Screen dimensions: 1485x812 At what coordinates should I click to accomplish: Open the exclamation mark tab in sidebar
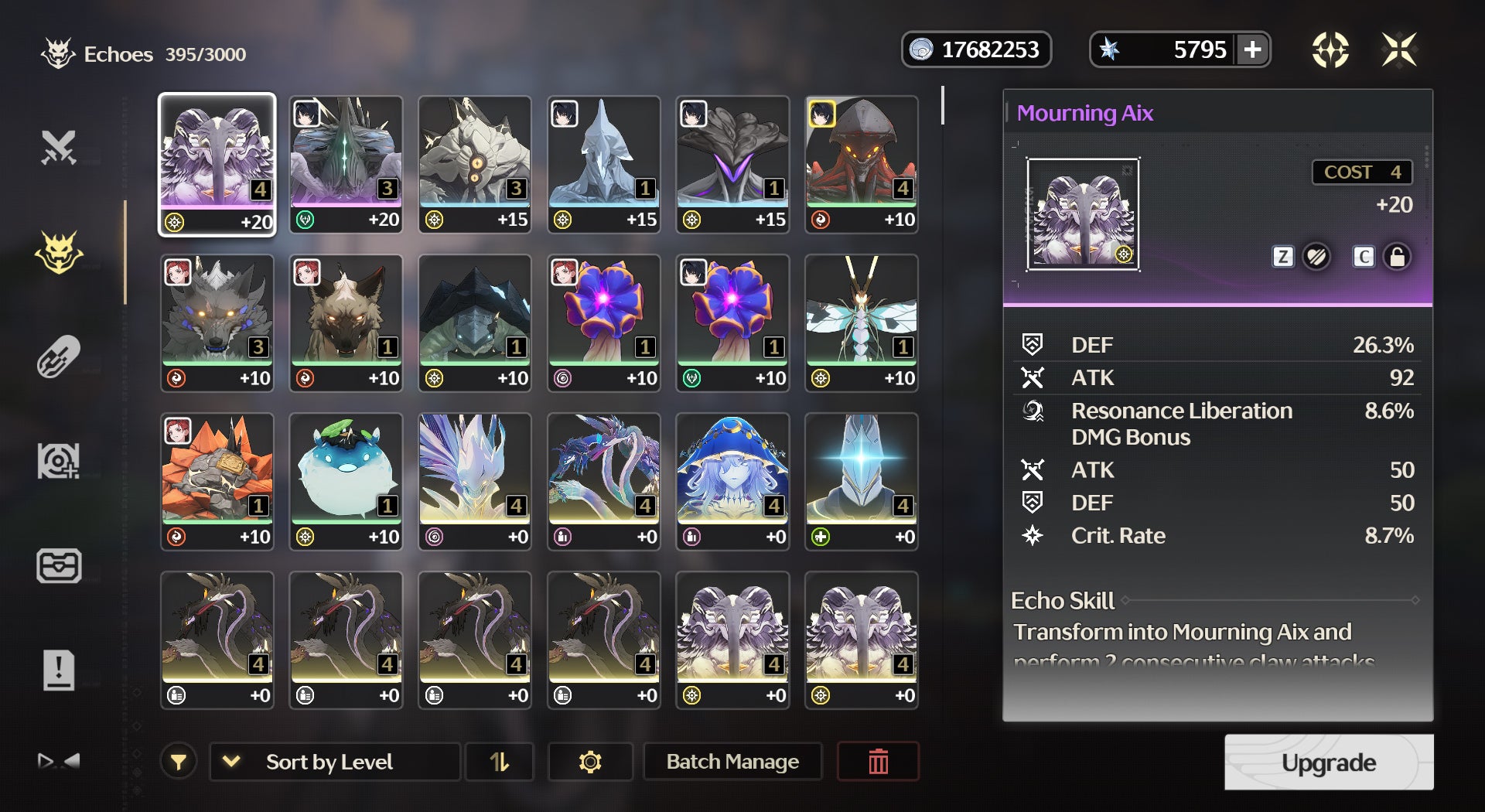59,670
